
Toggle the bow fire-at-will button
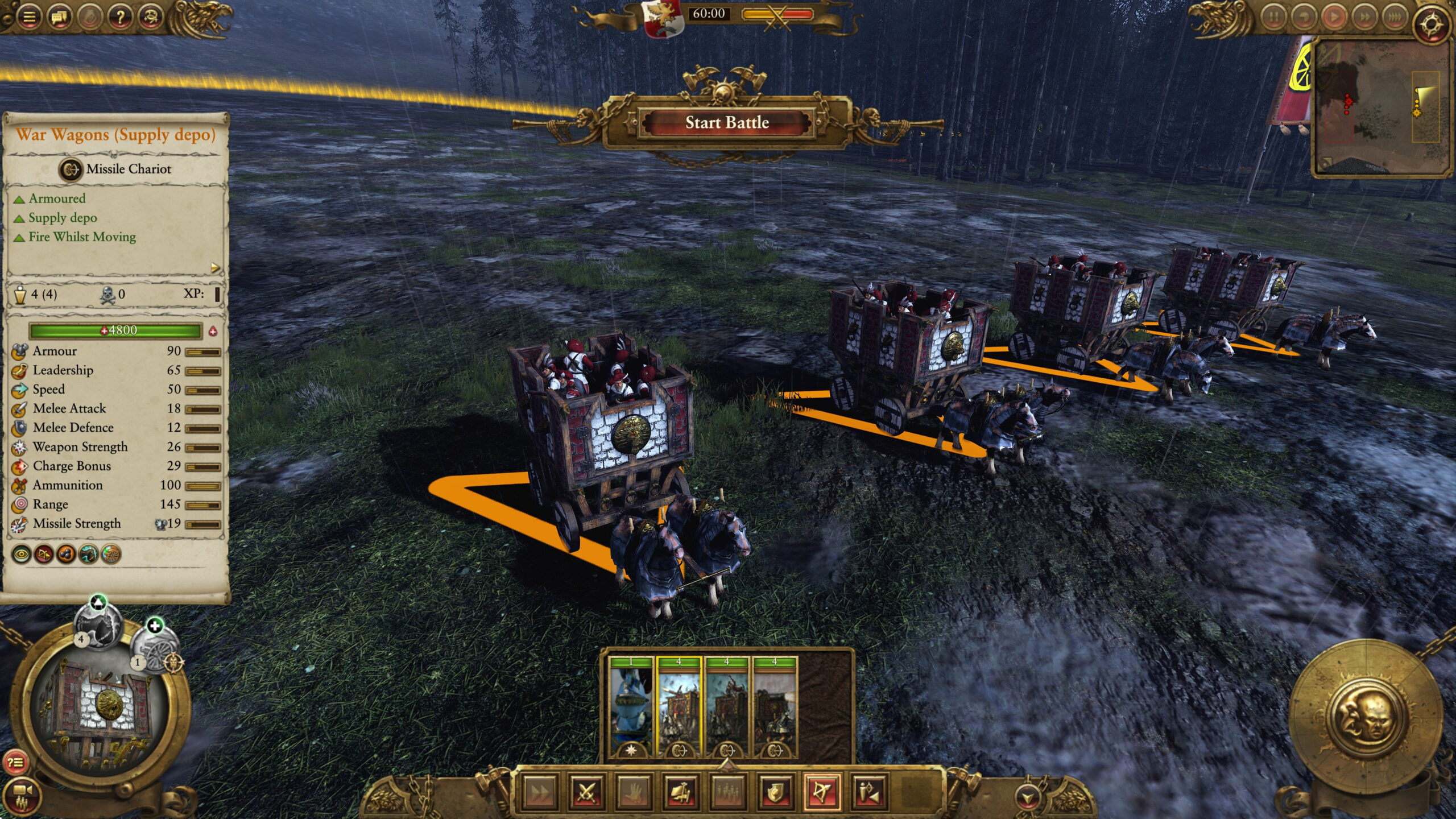click(x=822, y=791)
